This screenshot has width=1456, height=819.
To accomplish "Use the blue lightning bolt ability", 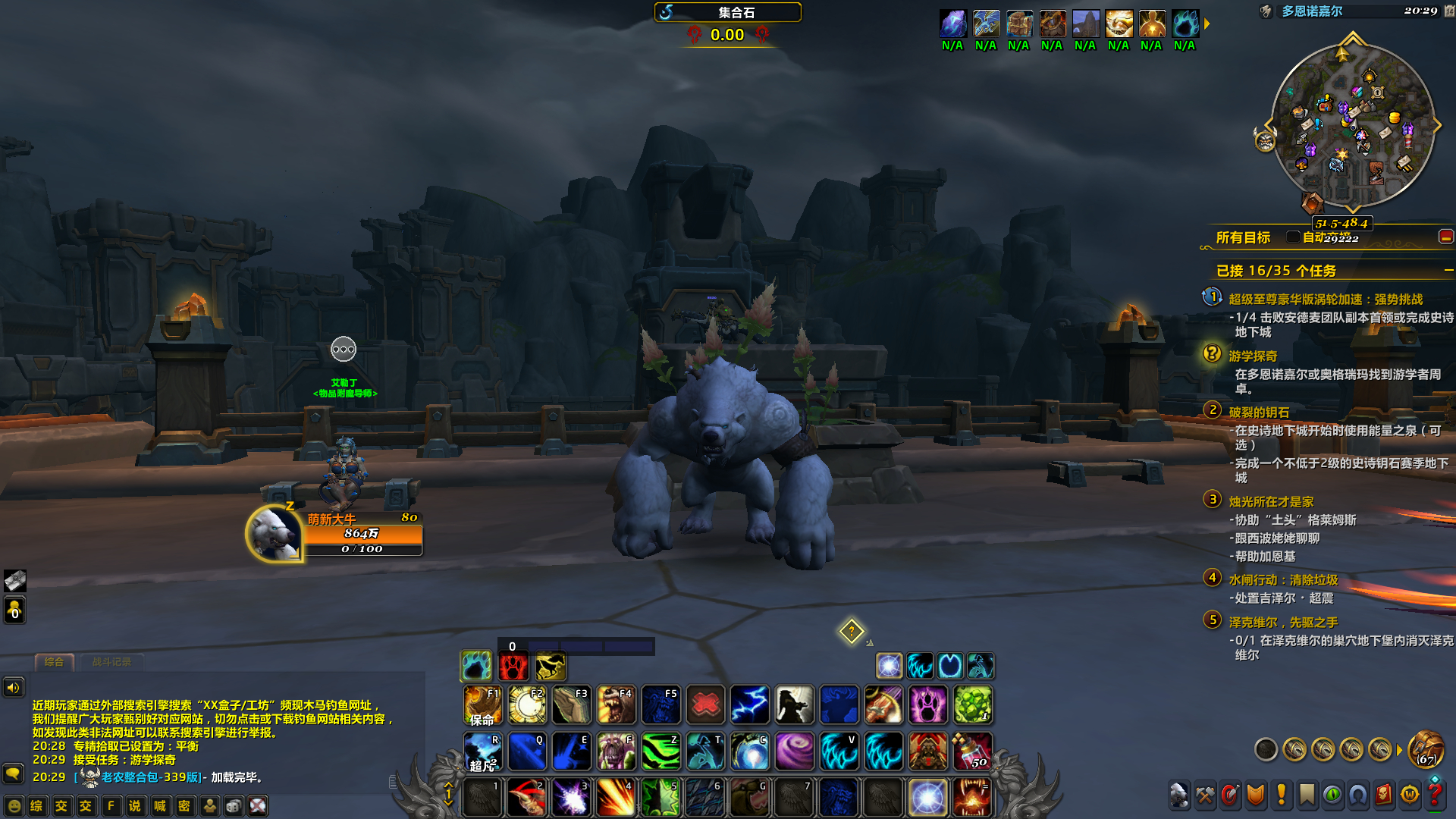I will click(750, 704).
